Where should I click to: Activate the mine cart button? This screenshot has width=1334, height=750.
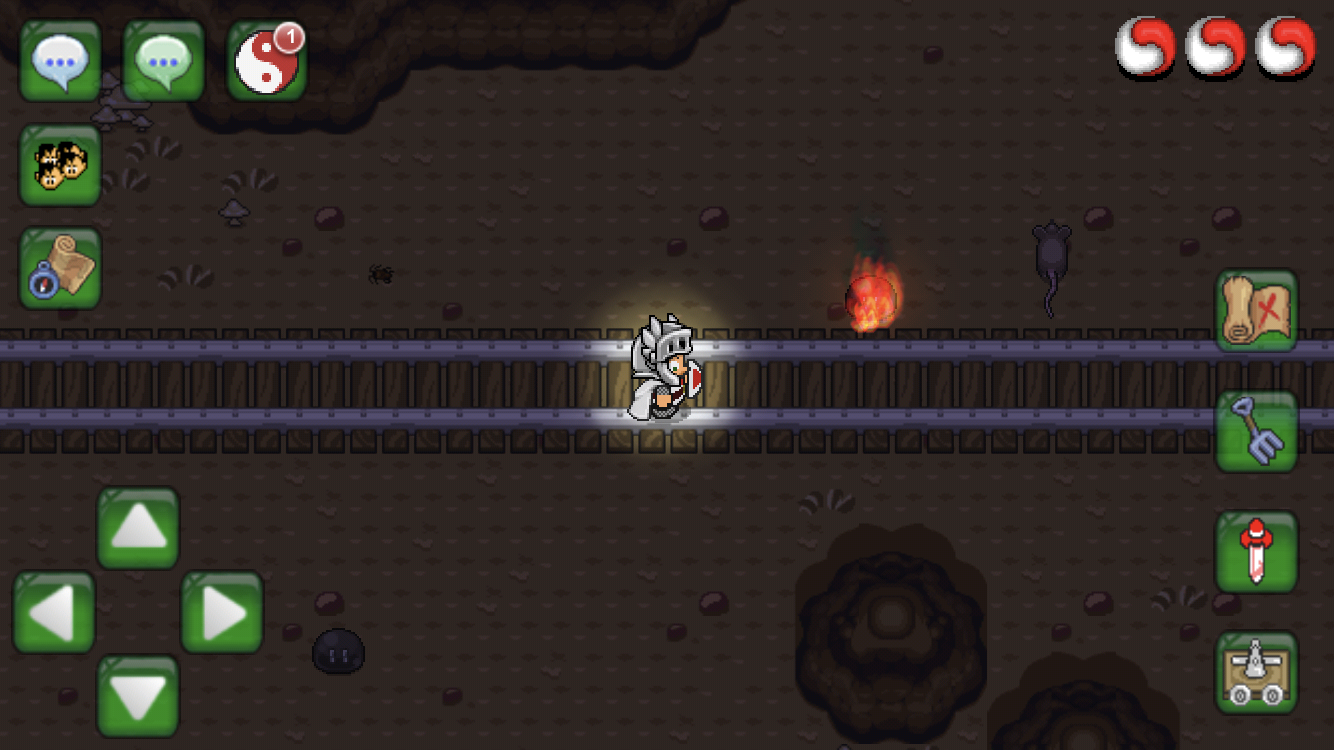pos(1256,672)
